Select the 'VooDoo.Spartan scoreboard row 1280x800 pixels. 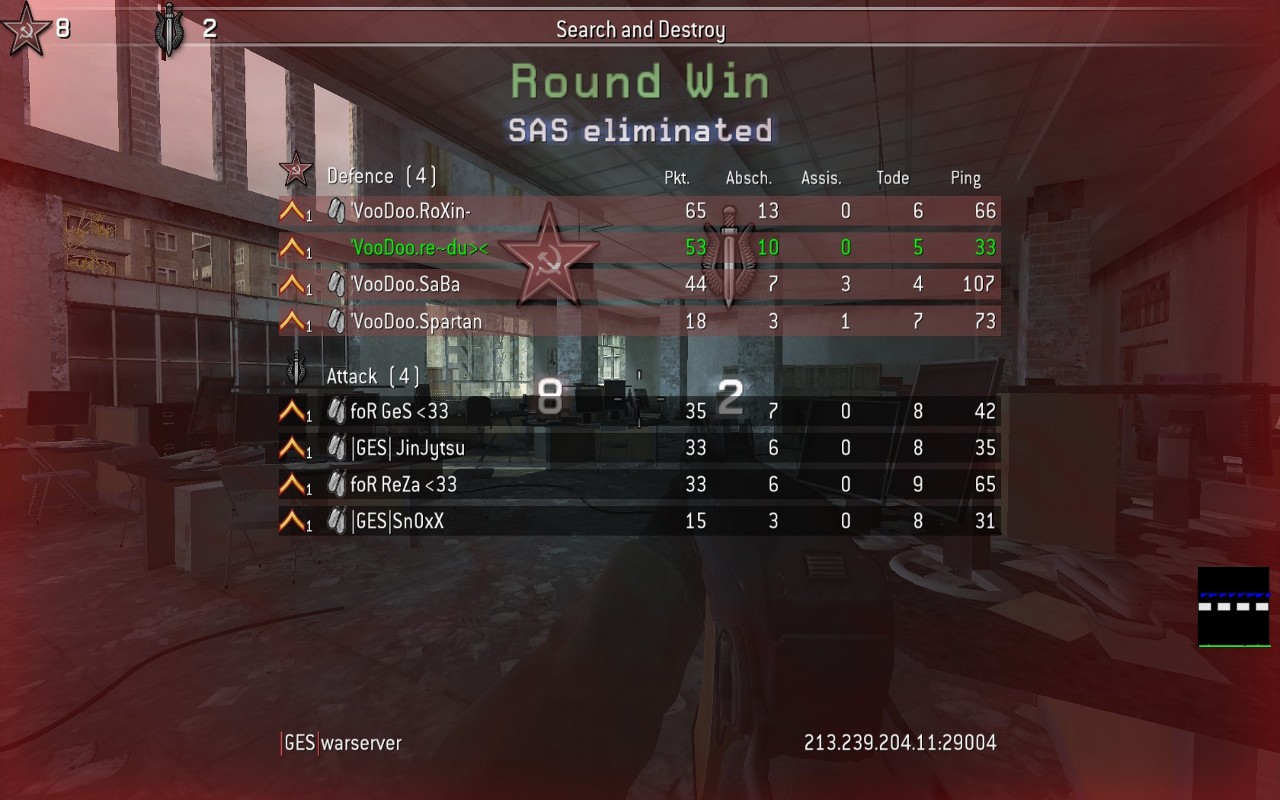click(x=416, y=322)
